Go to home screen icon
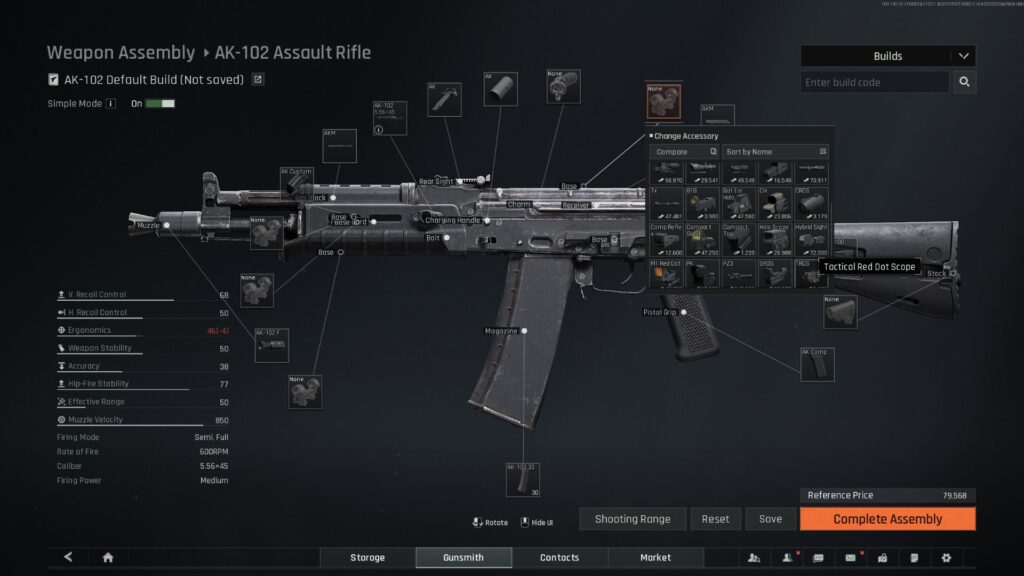Image resolution: width=1024 pixels, height=576 pixels. pos(108,557)
